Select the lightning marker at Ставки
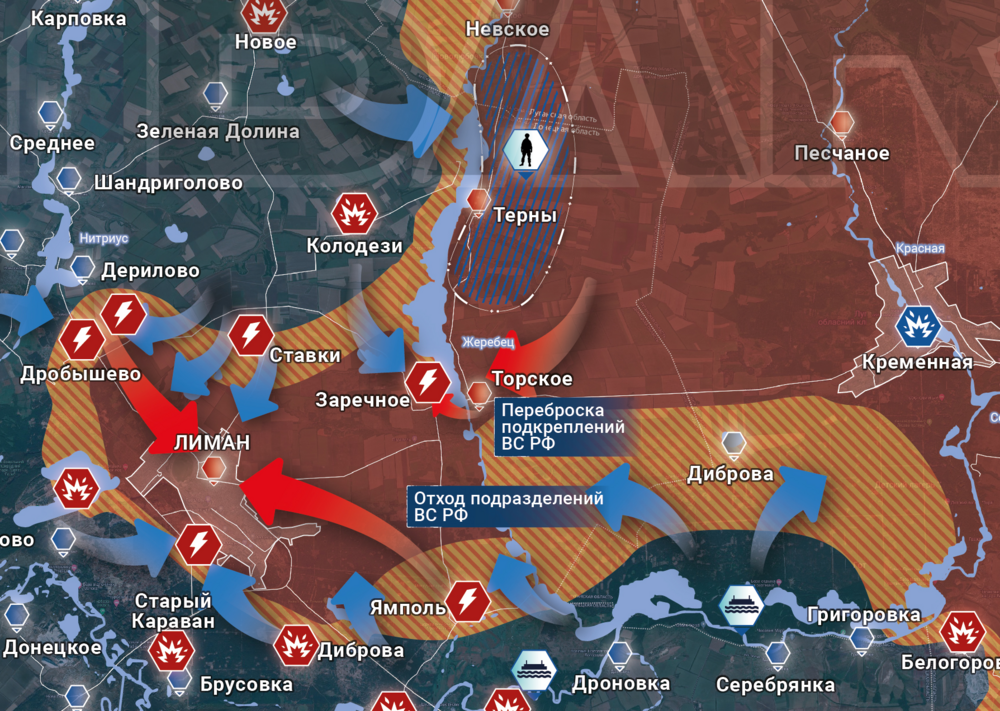The width and height of the screenshot is (1000, 711). 251,335
